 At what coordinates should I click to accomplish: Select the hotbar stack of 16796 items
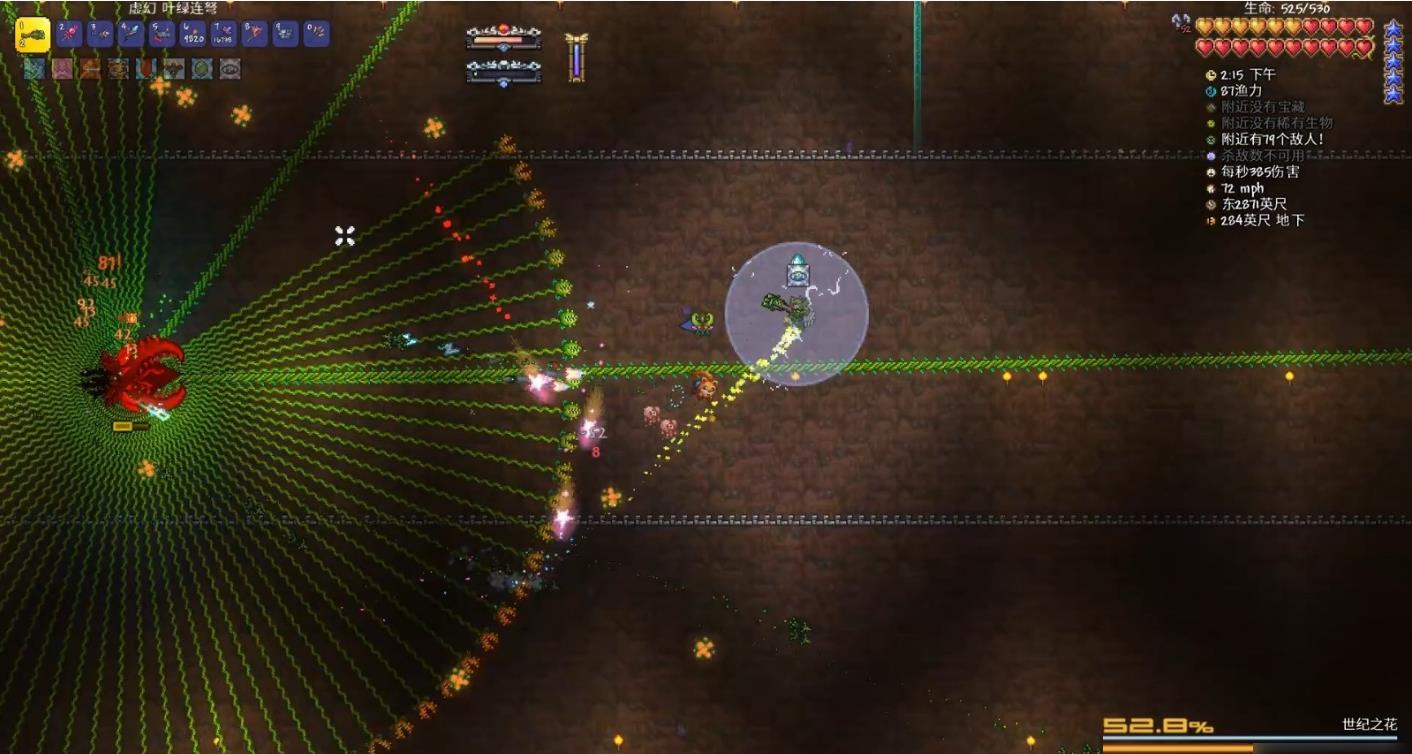click(x=224, y=35)
